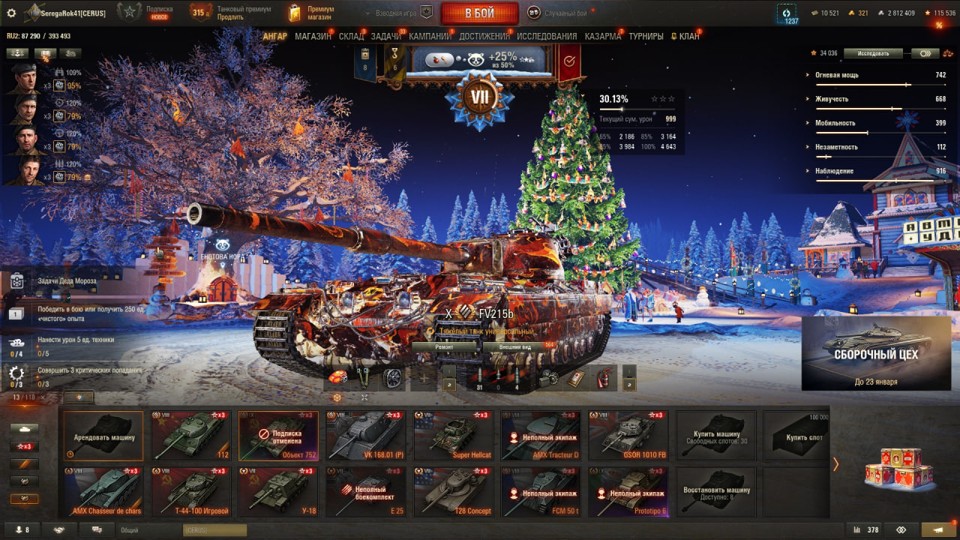This screenshot has width=960, height=540.
Task: Click the Купить машину slot
Action: pyautogui.click(x=715, y=435)
